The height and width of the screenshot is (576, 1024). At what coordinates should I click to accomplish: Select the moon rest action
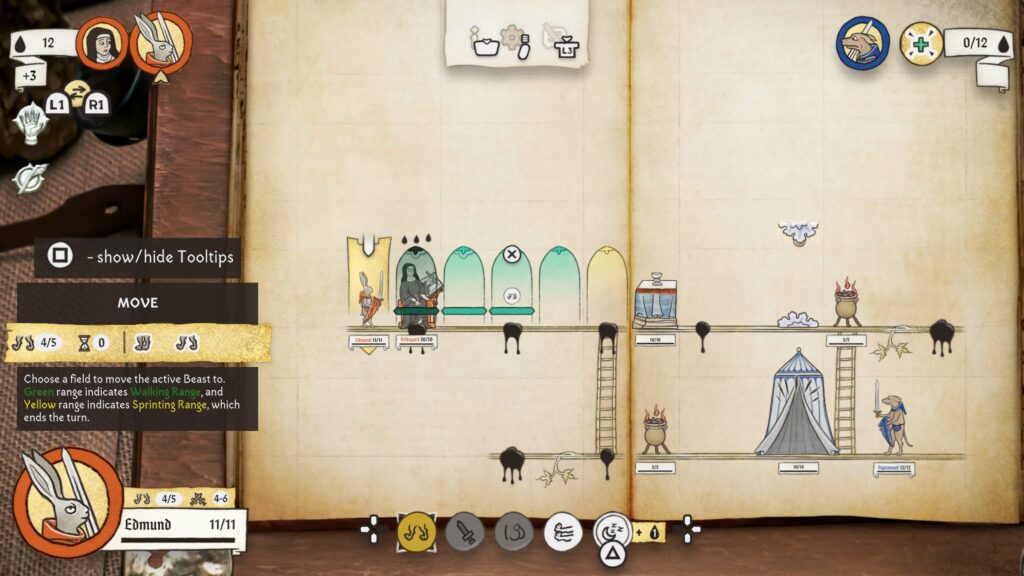coord(612,530)
